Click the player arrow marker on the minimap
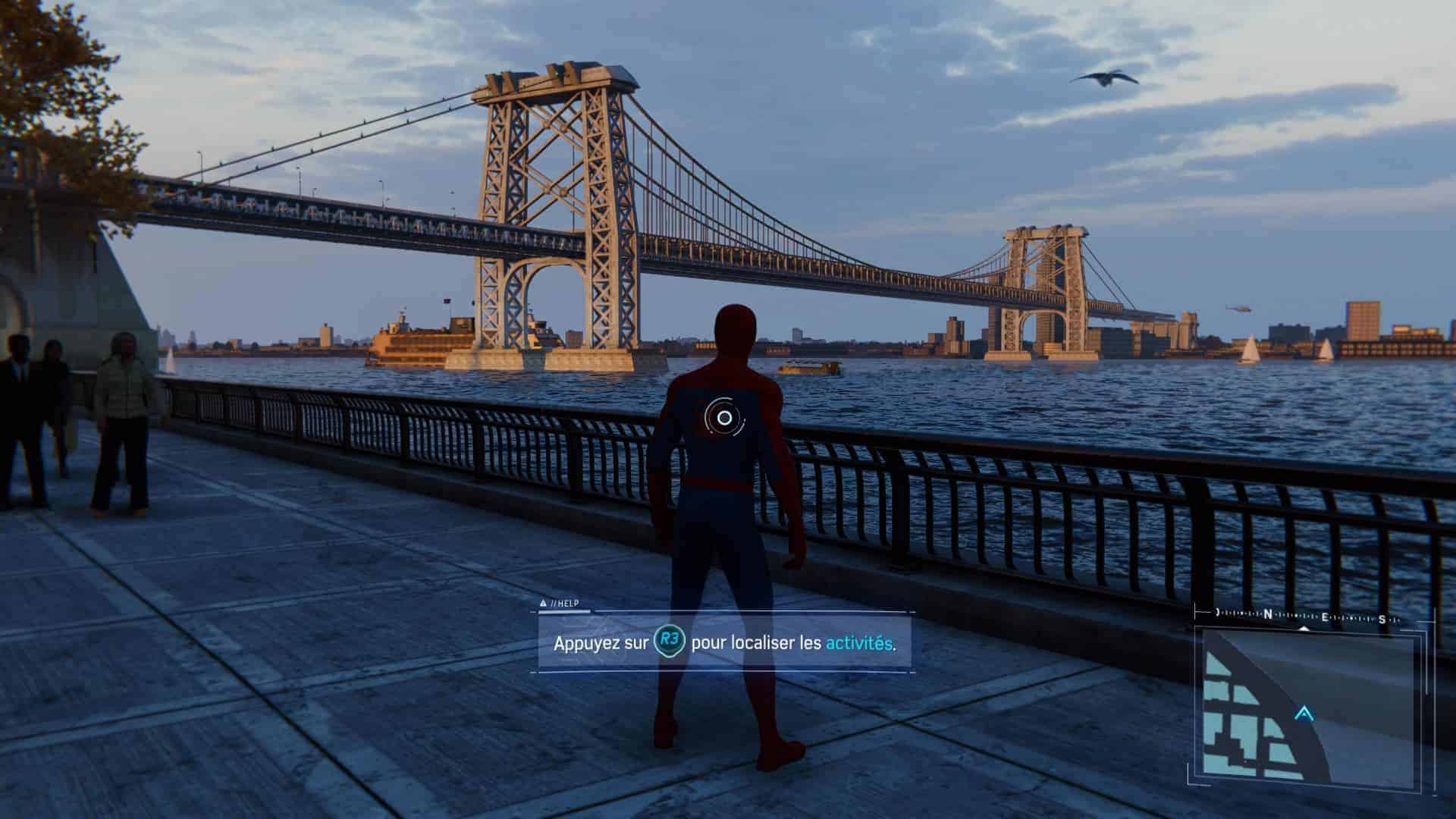 [1304, 714]
